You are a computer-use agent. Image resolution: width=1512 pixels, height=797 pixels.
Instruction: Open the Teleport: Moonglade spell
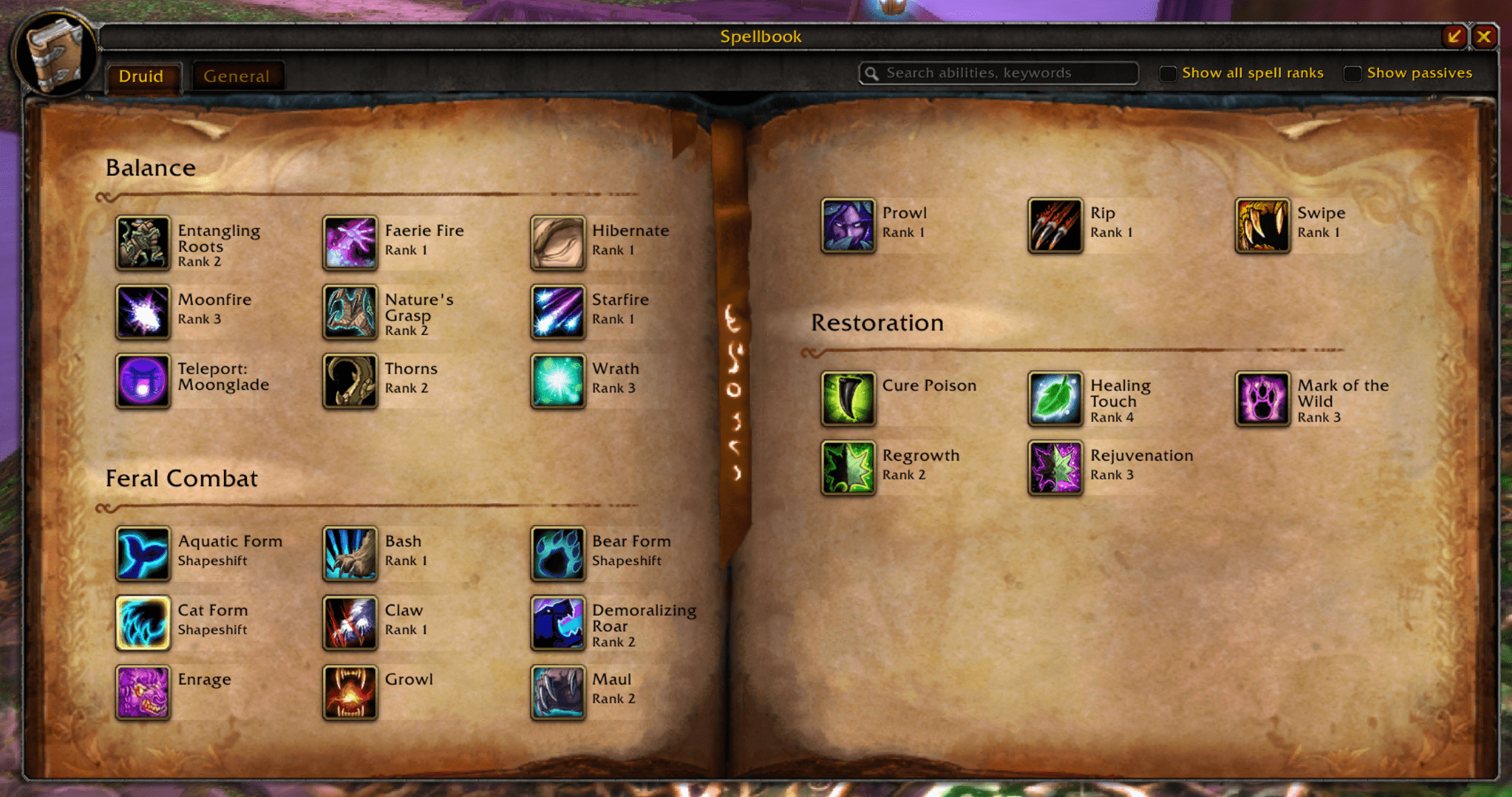142,381
